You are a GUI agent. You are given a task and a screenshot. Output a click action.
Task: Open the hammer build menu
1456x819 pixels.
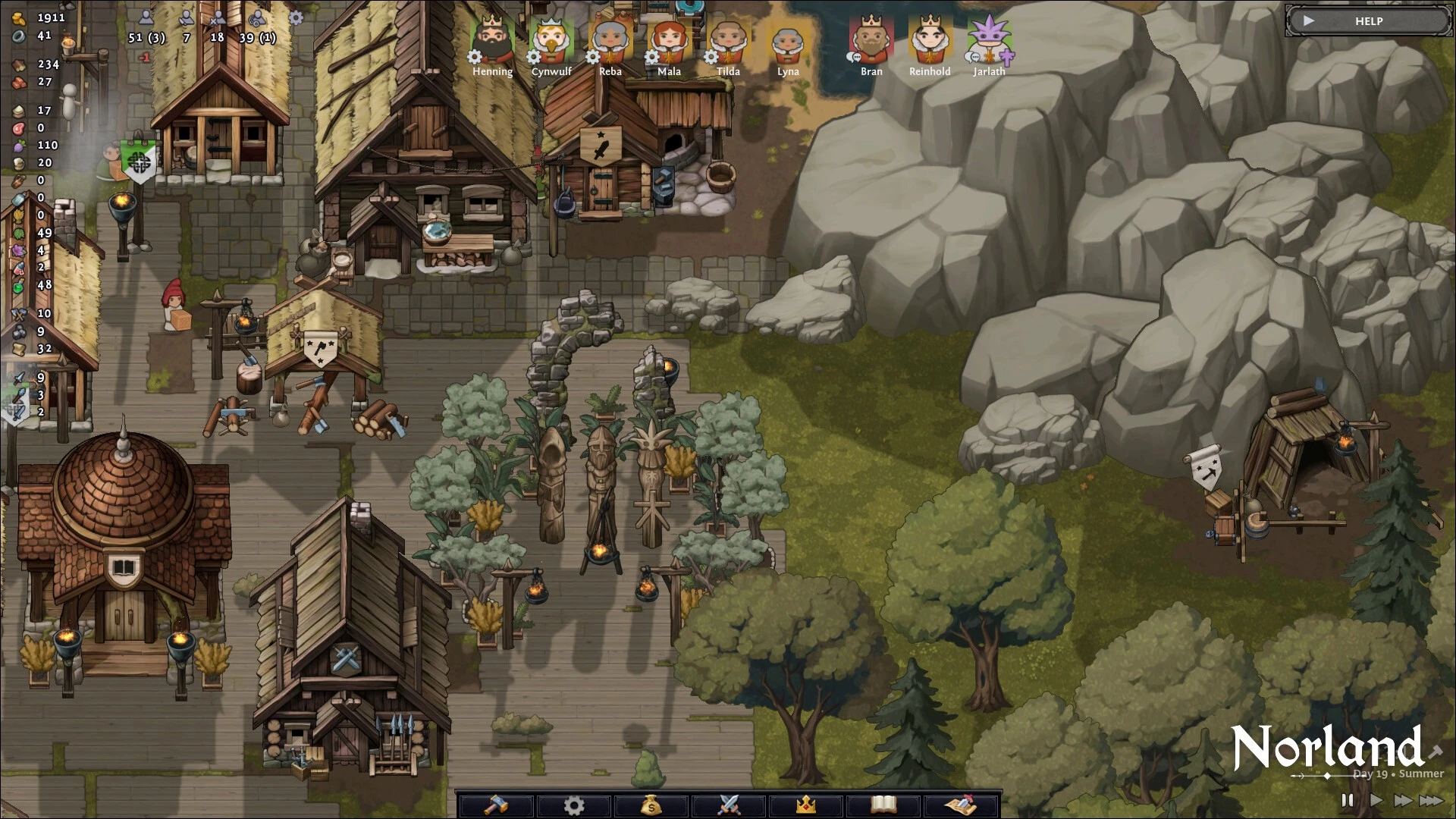coord(497,805)
